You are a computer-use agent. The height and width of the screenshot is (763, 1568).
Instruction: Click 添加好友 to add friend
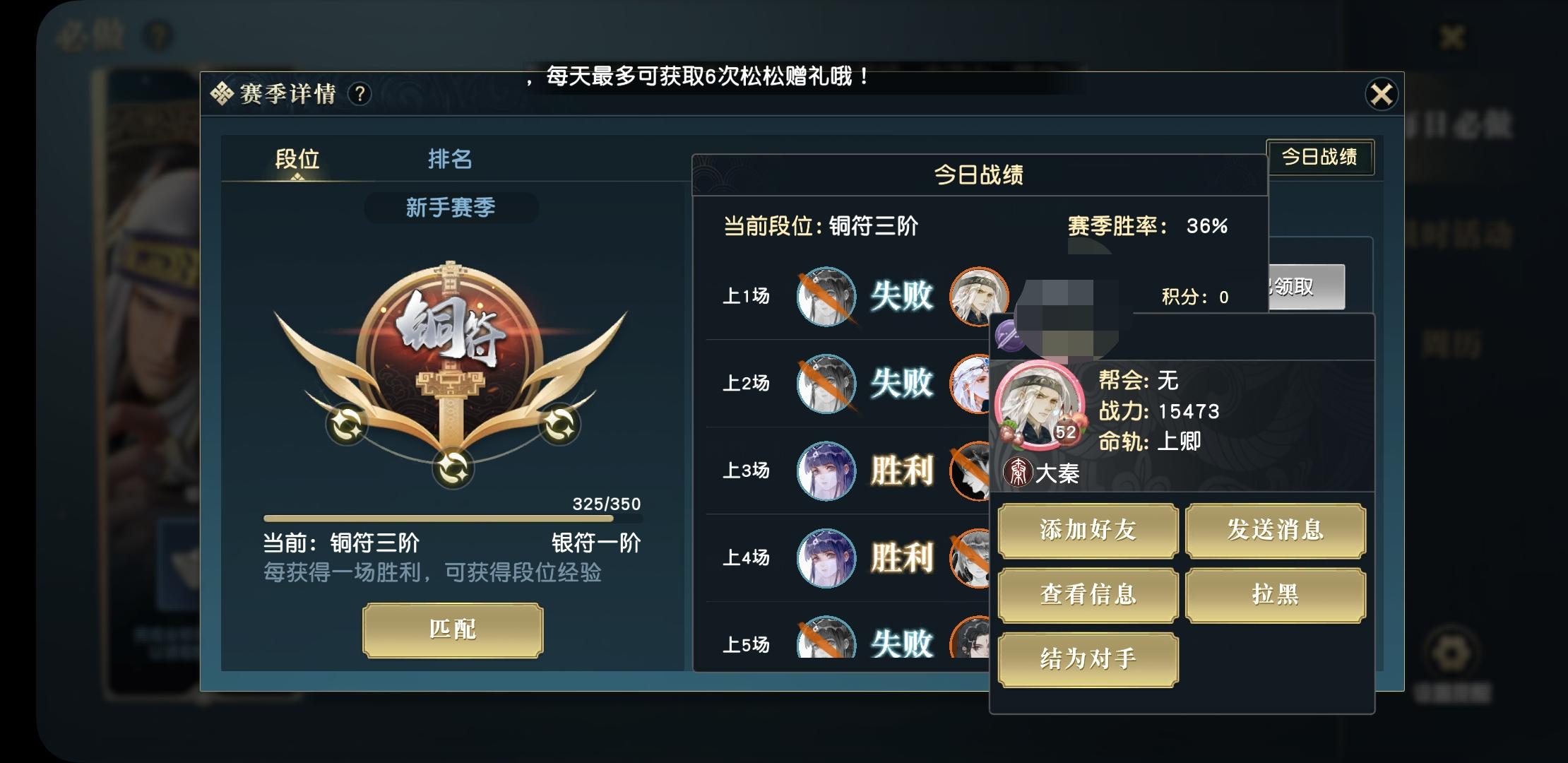click(1088, 531)
